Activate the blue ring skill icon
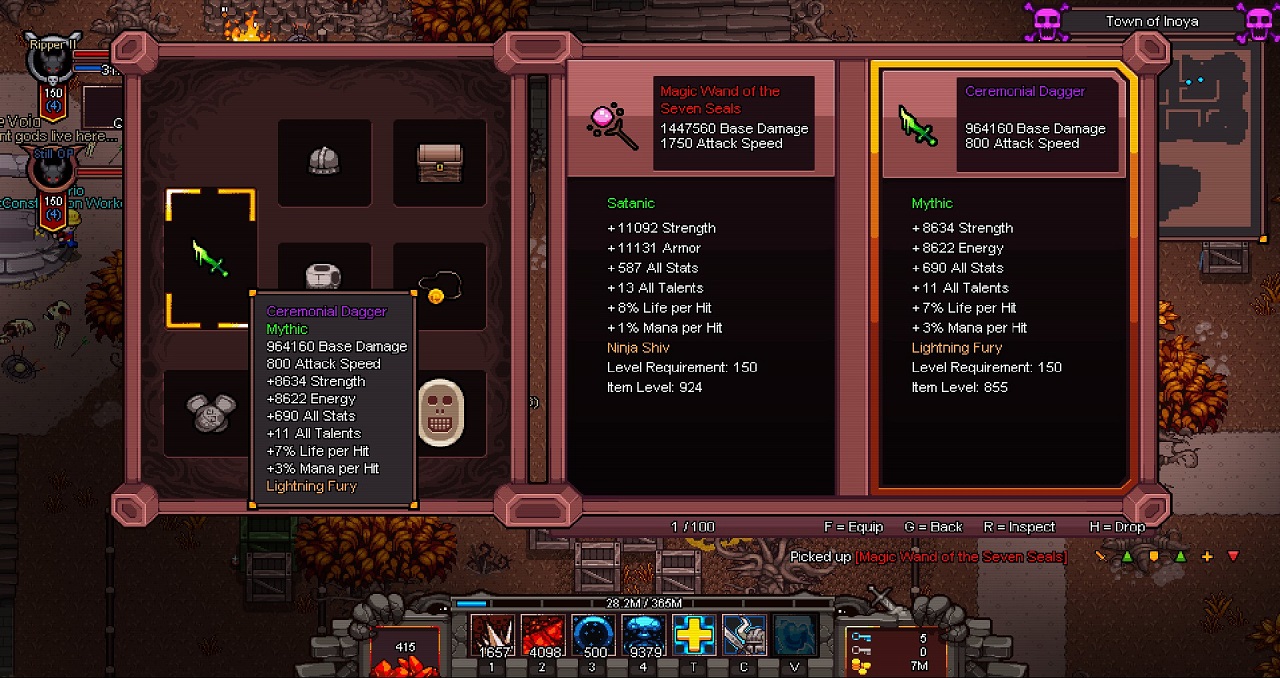 [593, 637]
